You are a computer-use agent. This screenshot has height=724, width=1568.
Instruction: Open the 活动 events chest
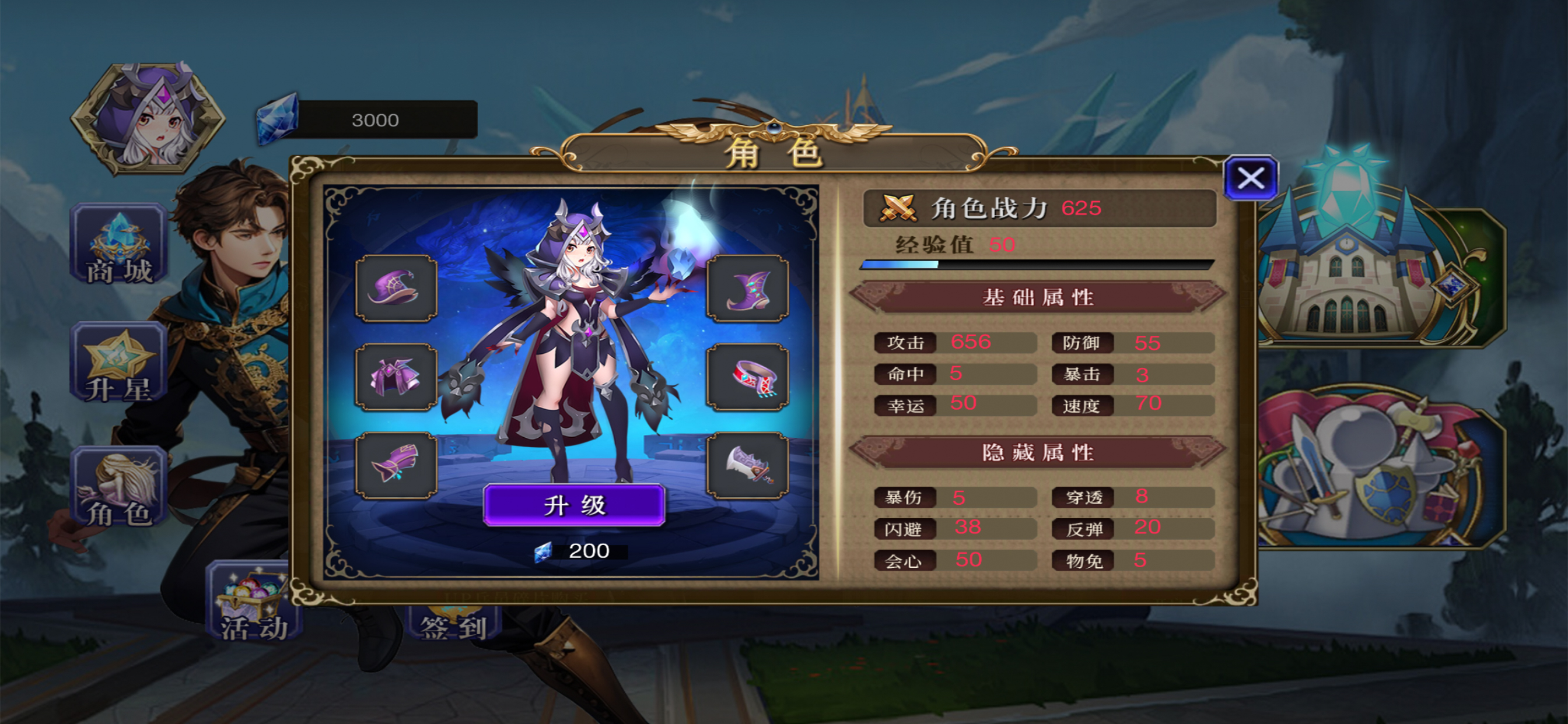pyautogui.click(x=253, y=603)
